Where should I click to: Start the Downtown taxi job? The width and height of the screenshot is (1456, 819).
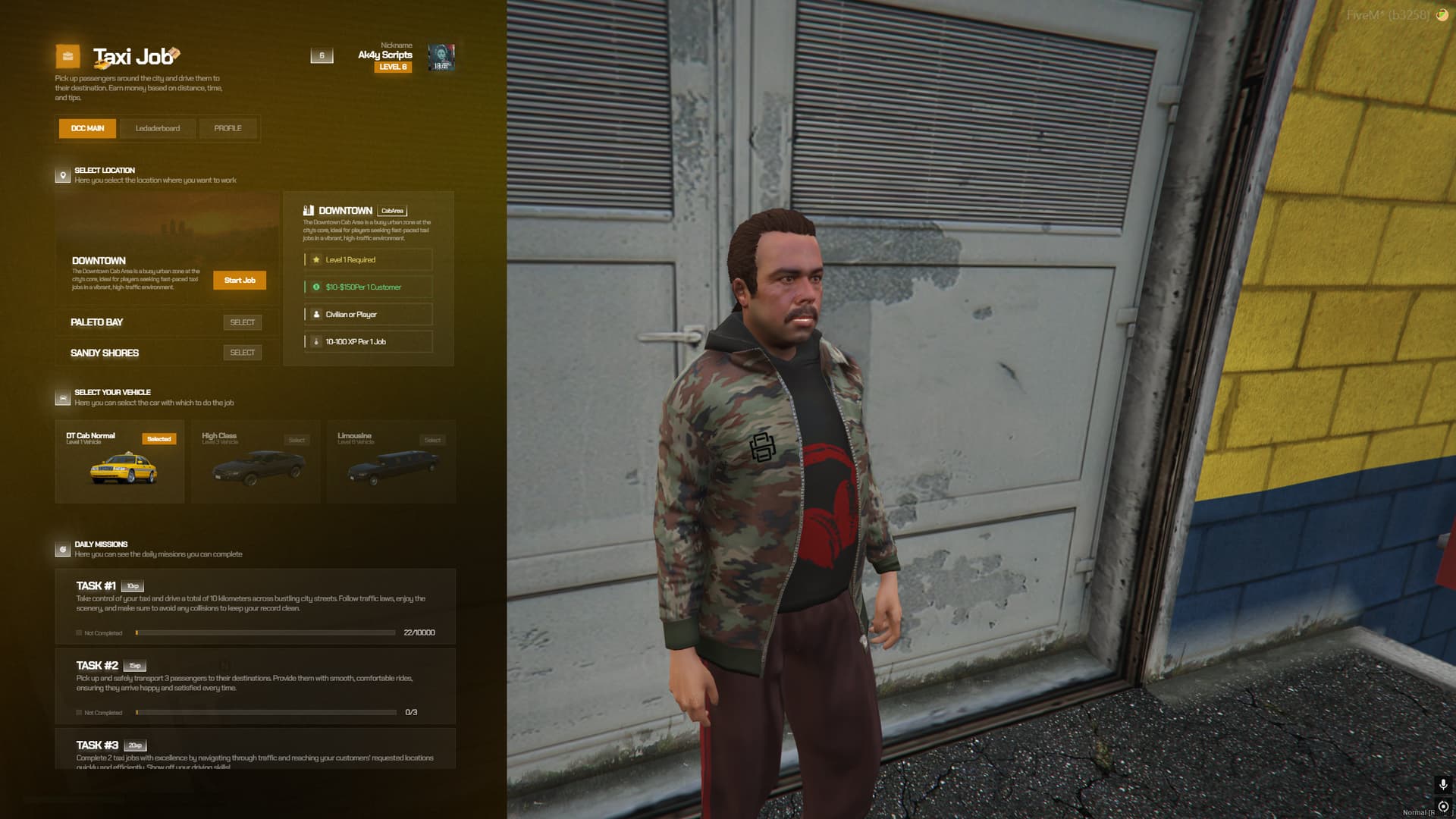coord(240,281)
